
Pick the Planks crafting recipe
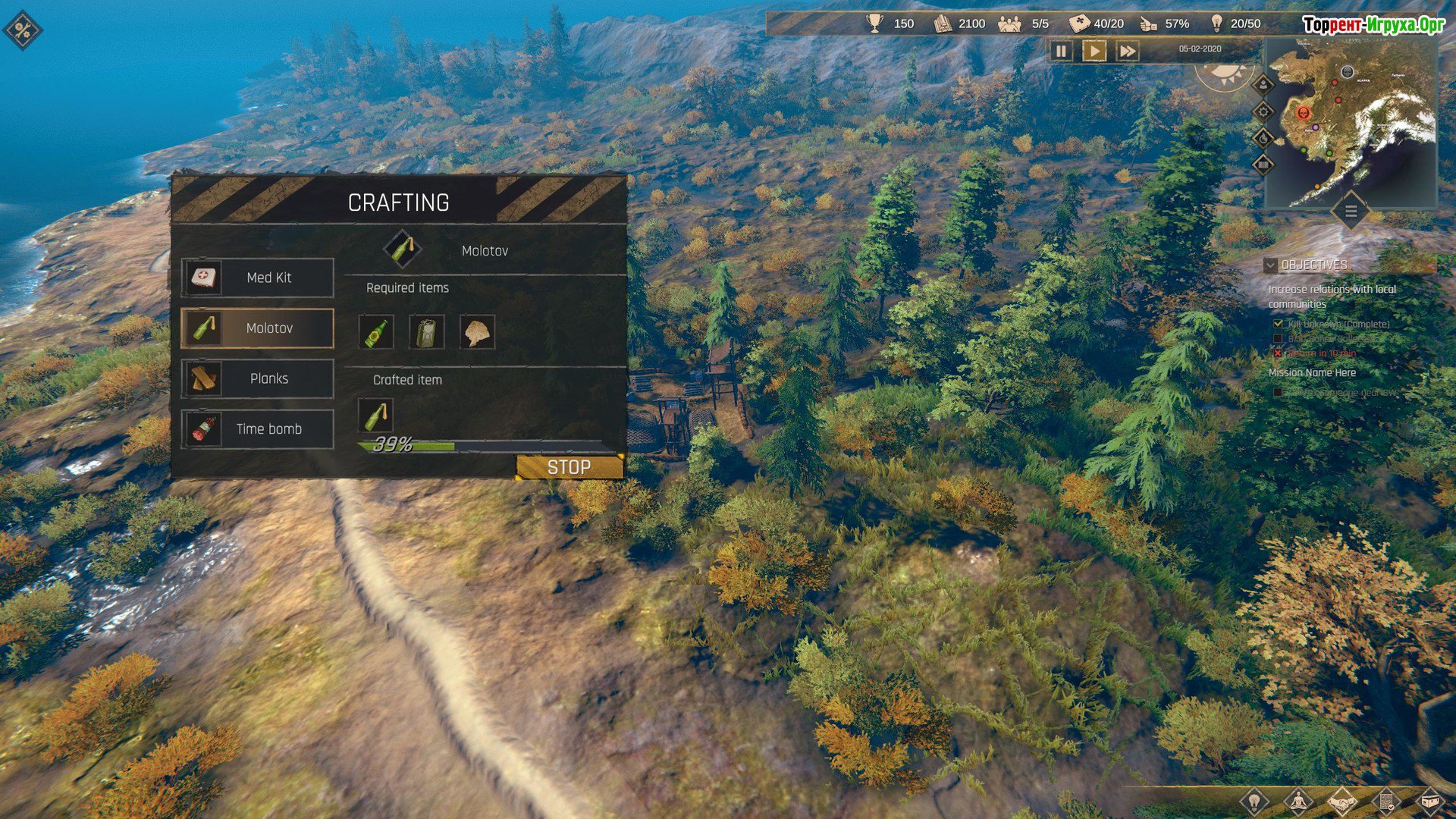257,378
